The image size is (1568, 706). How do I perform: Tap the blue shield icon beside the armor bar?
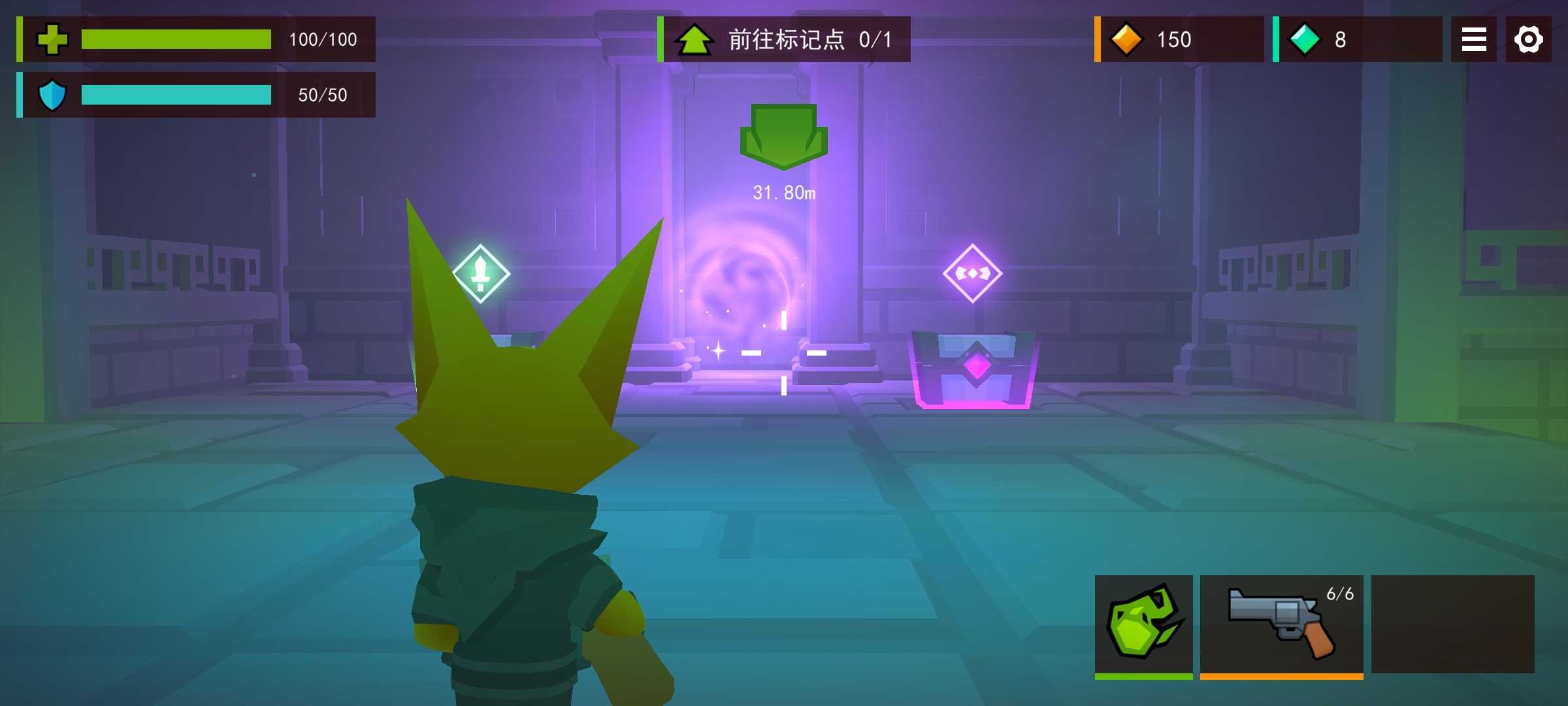point(54,95)
